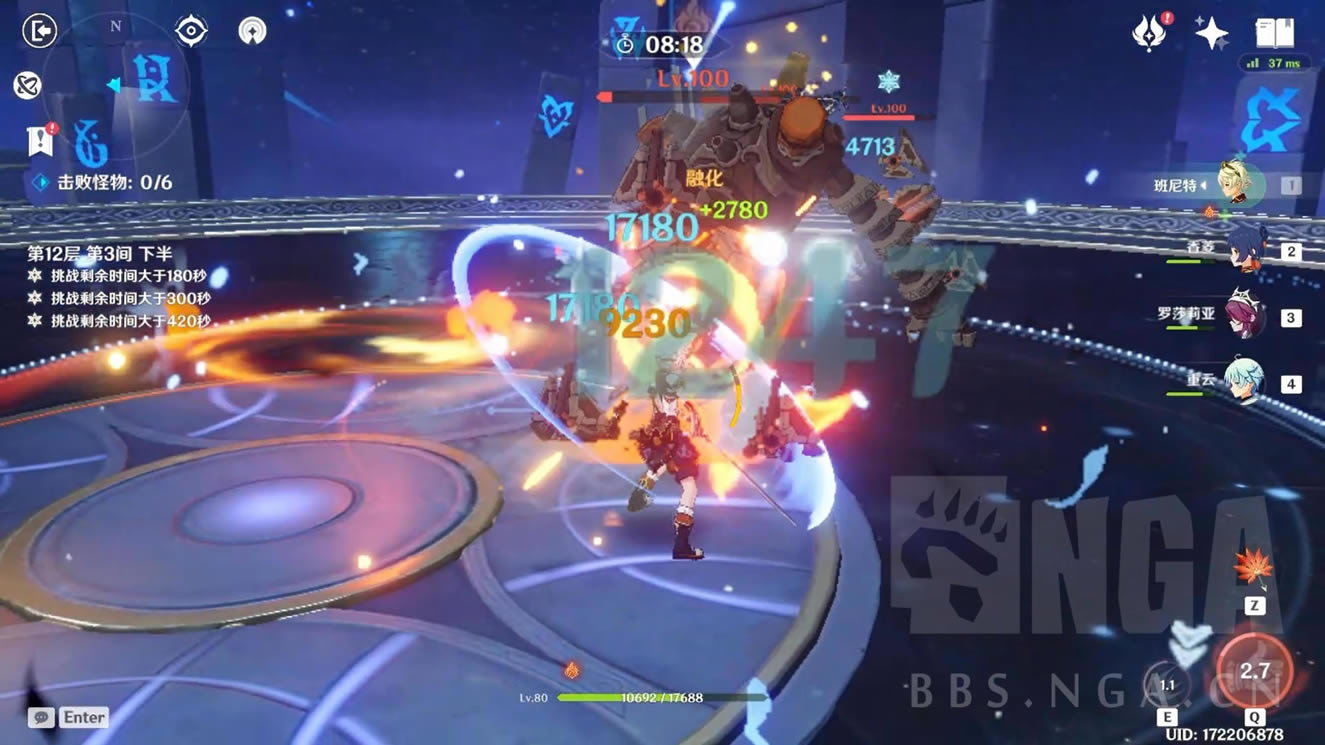
Task: Switch to party member 香菱
Action: (1245, 250)
